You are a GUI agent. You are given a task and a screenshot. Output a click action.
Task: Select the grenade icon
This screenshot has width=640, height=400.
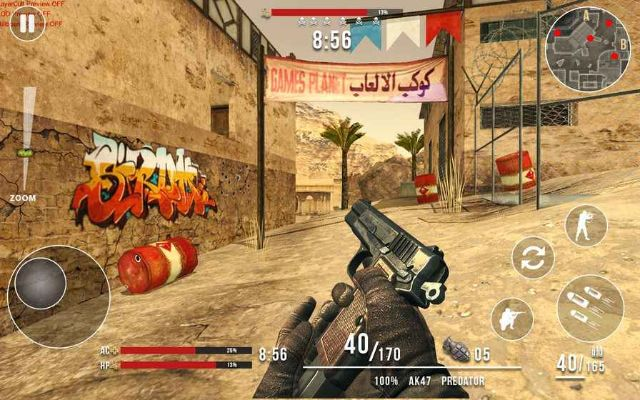point(455,351)
